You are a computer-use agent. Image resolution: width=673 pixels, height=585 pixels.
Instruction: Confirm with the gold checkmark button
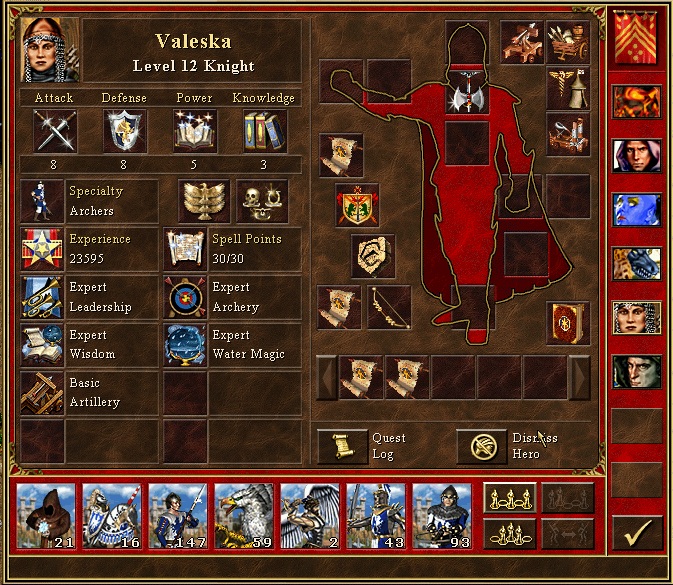[637, 530]
